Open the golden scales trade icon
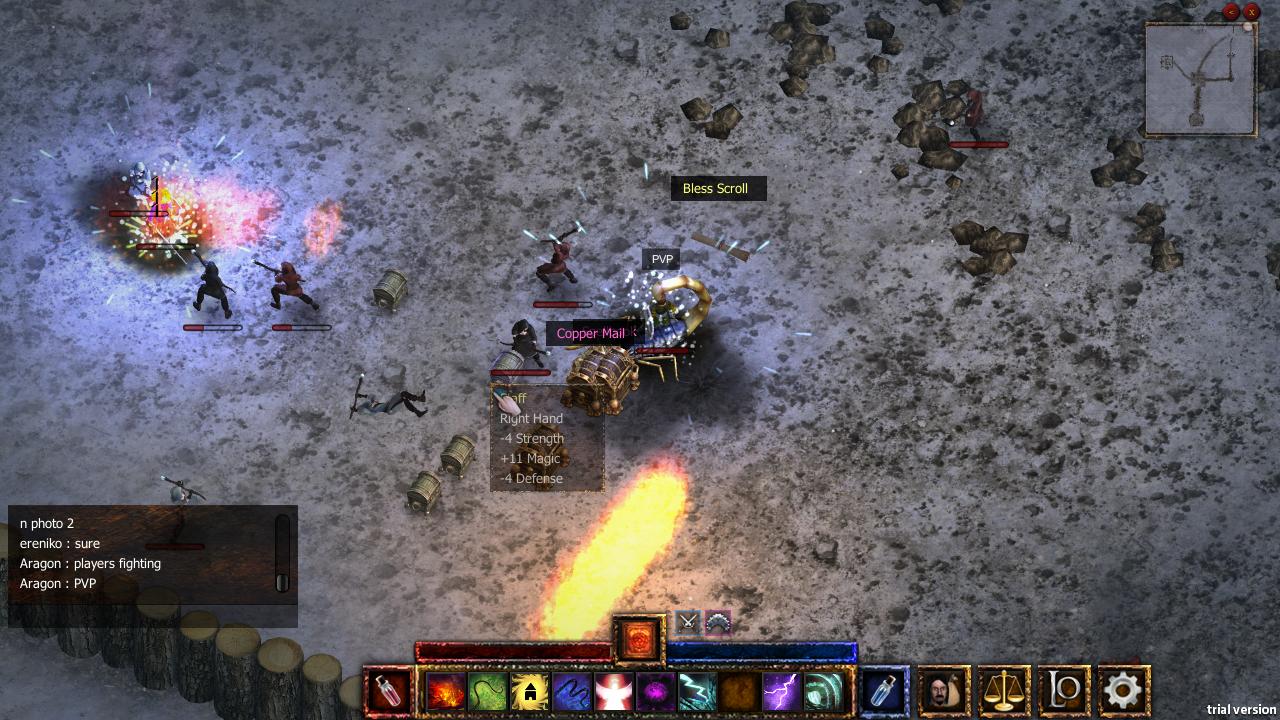This screenshot has width=1280, height=720. pyautogui.click(x=1003, y=689)
